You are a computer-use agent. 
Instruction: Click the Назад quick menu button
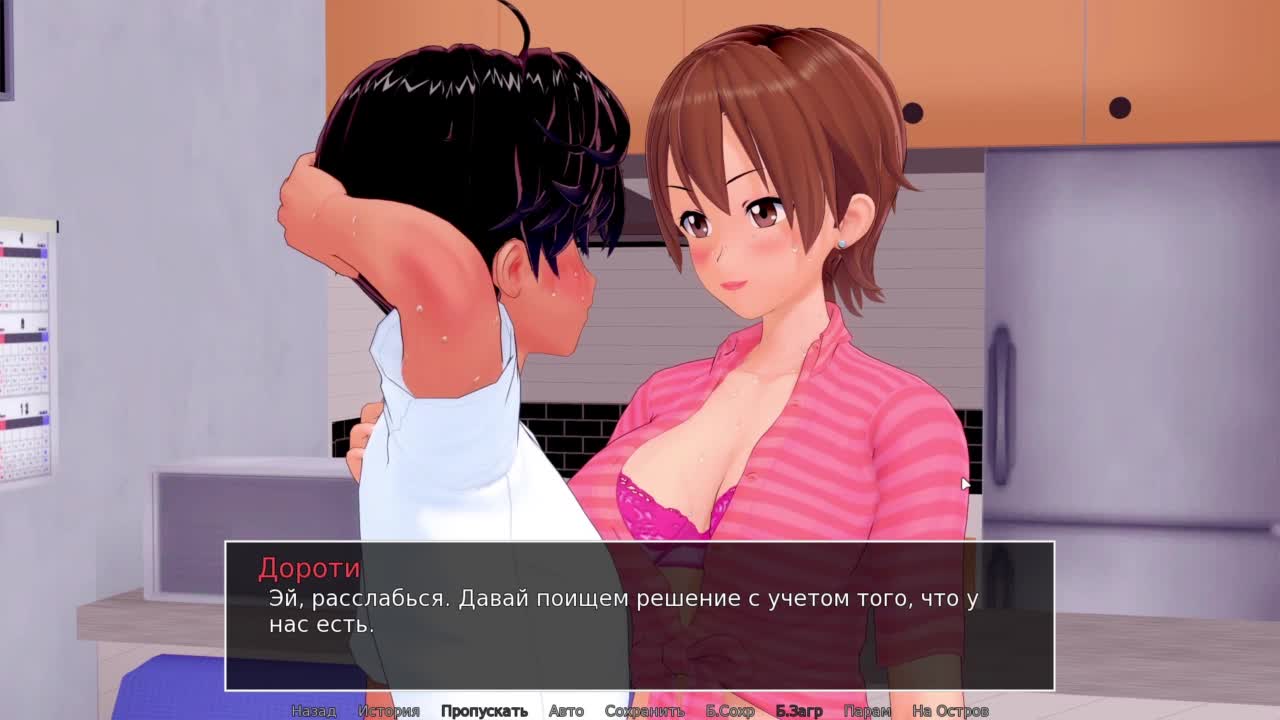click(x=313, y=711)
